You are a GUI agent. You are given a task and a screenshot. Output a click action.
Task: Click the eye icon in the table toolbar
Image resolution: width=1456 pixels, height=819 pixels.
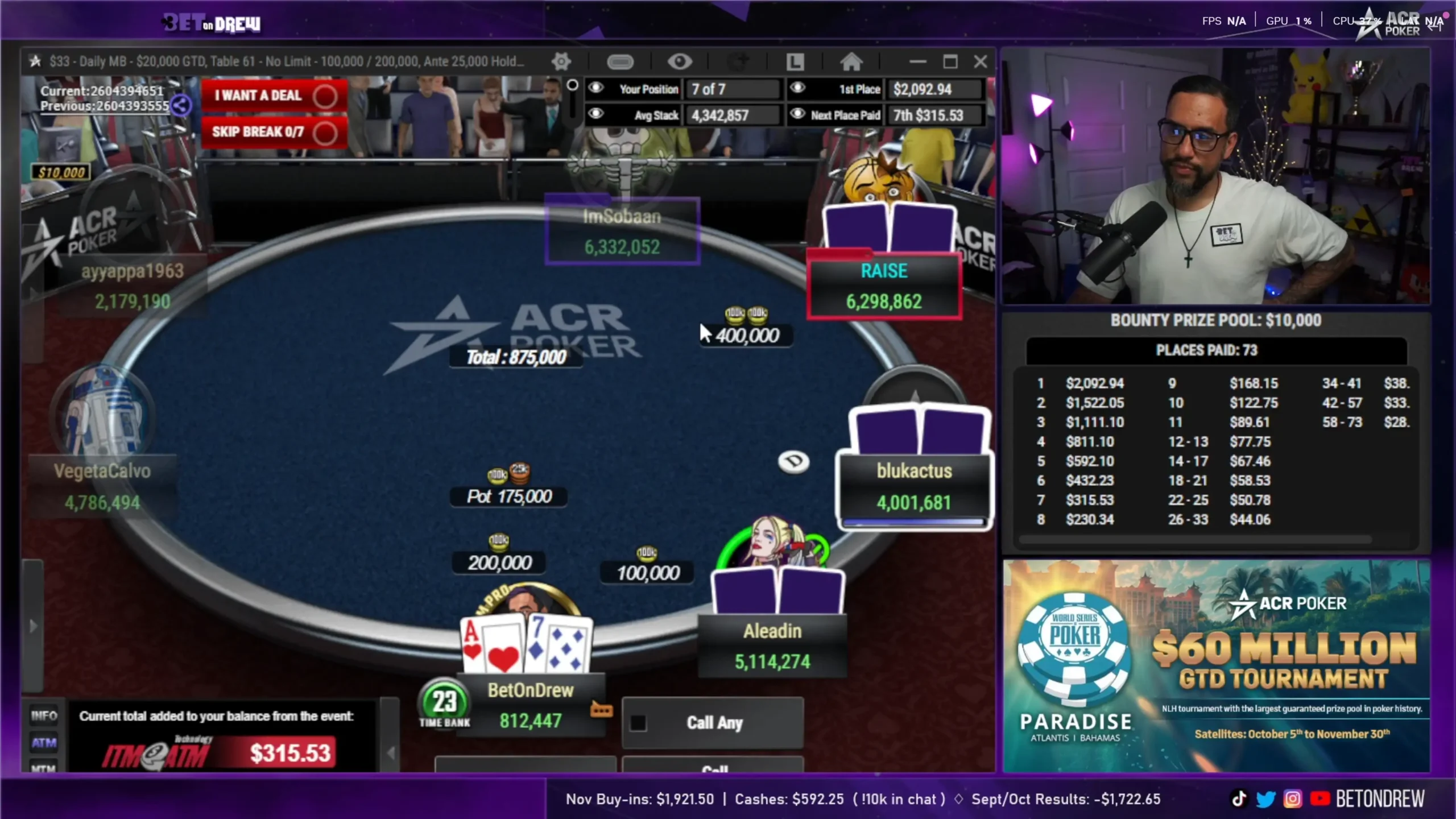point(679,61)
